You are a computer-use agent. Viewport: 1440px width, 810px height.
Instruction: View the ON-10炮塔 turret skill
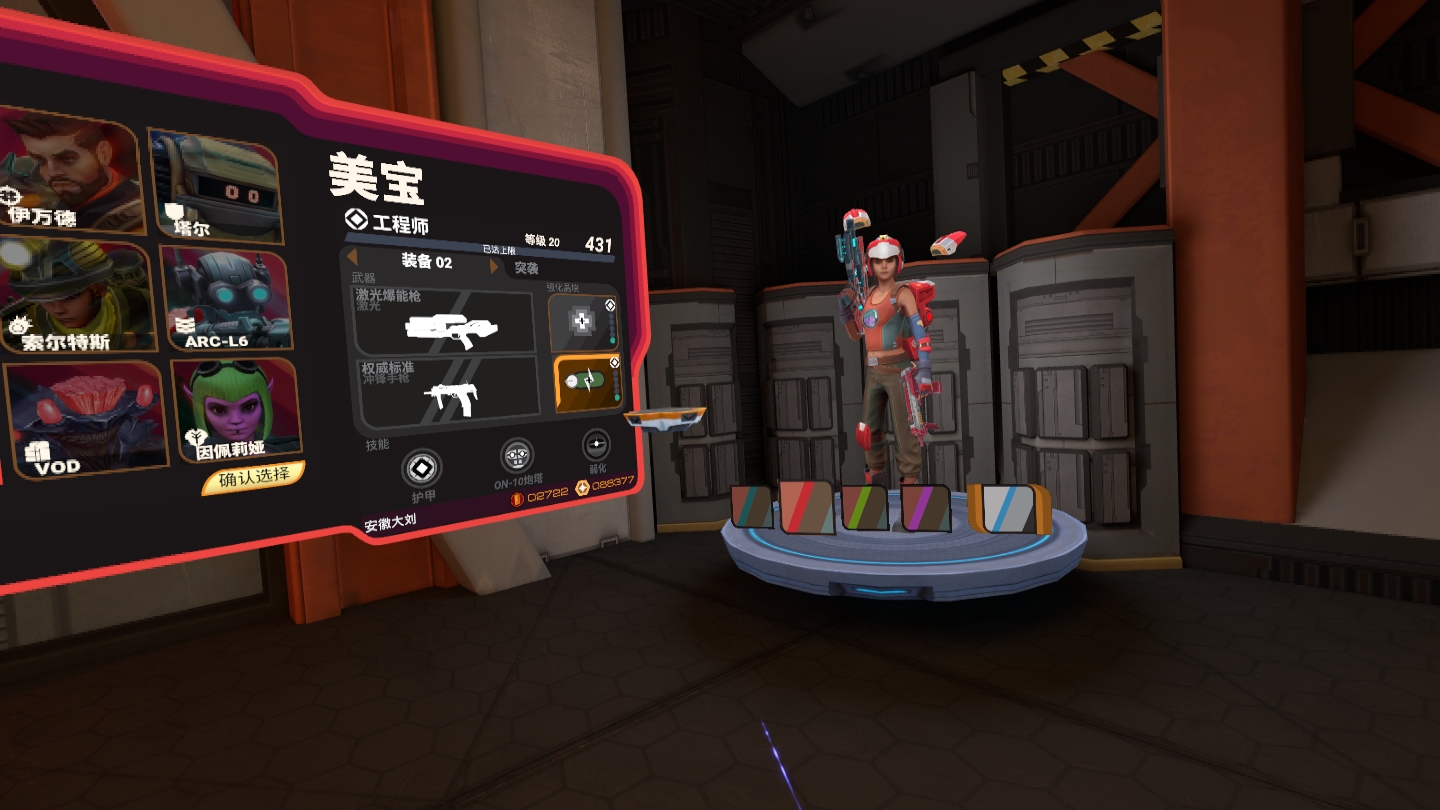(x=516, y=458)
